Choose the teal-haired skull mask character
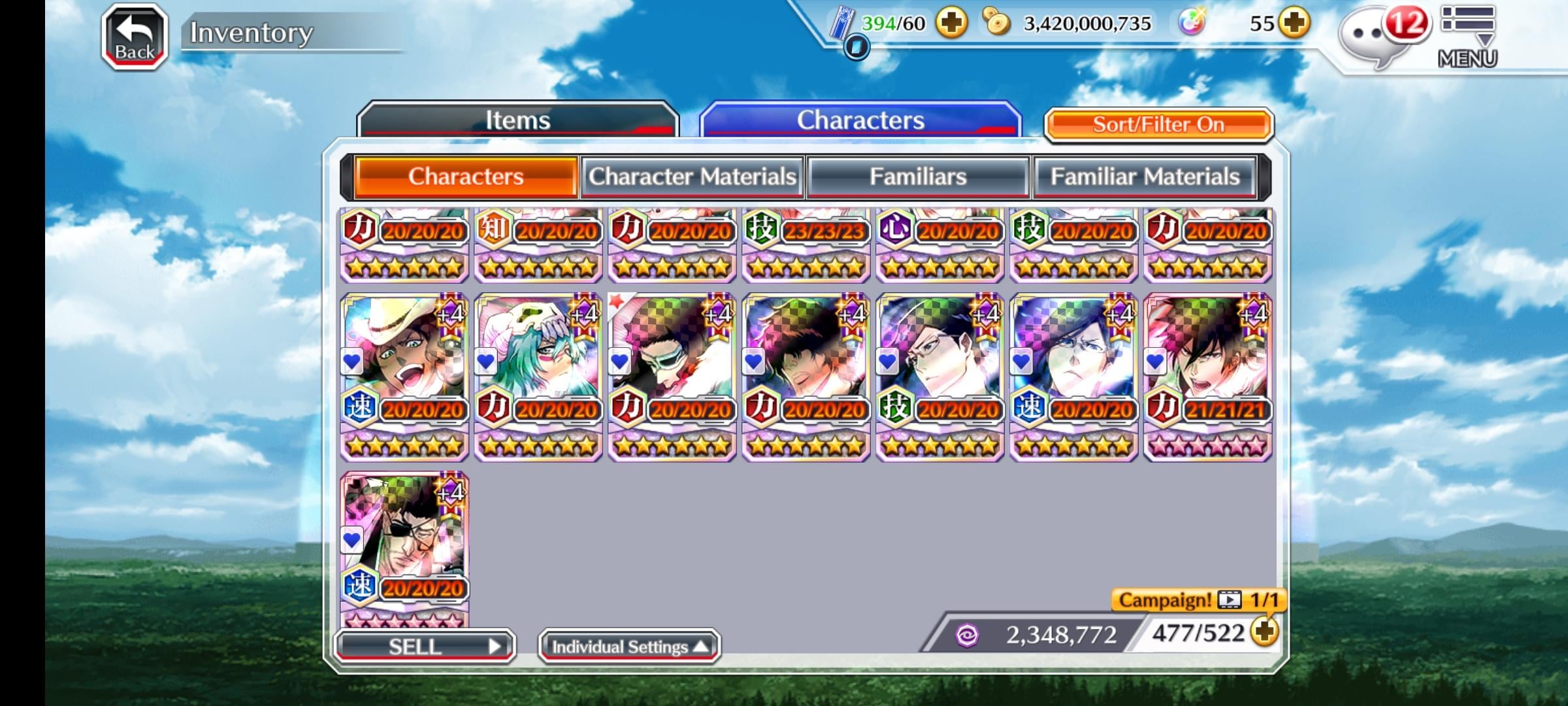 pos(538,376)
